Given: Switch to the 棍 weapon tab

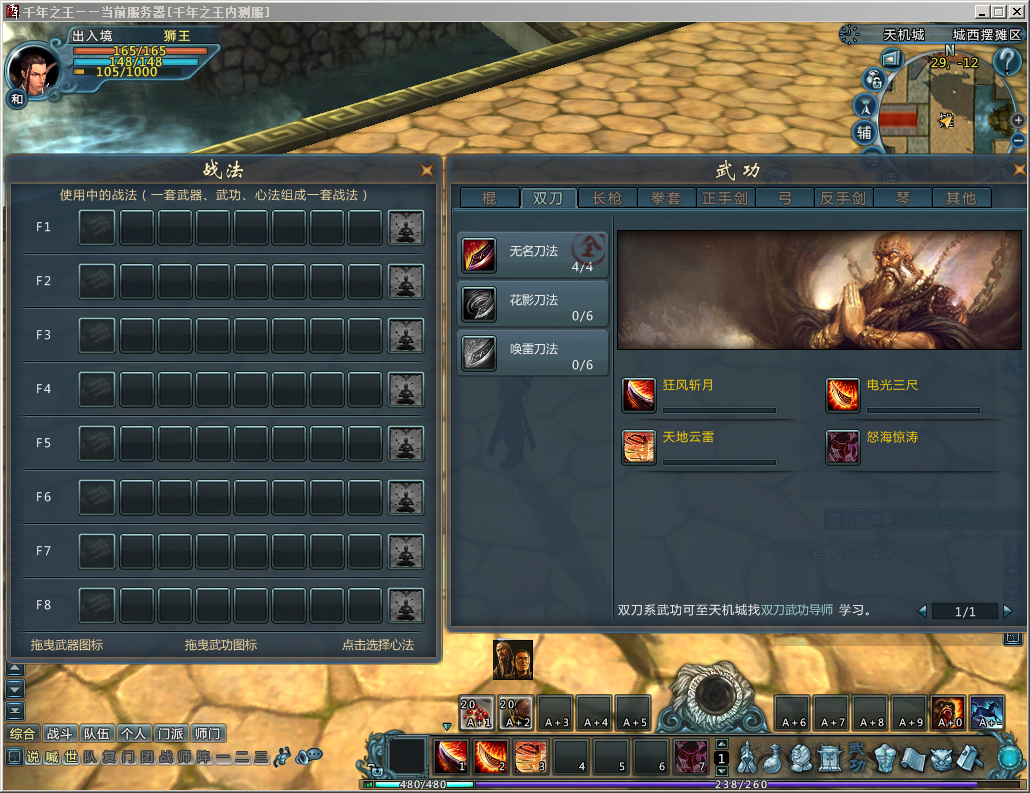Looking at the screenshot, I should click(489, 198).
